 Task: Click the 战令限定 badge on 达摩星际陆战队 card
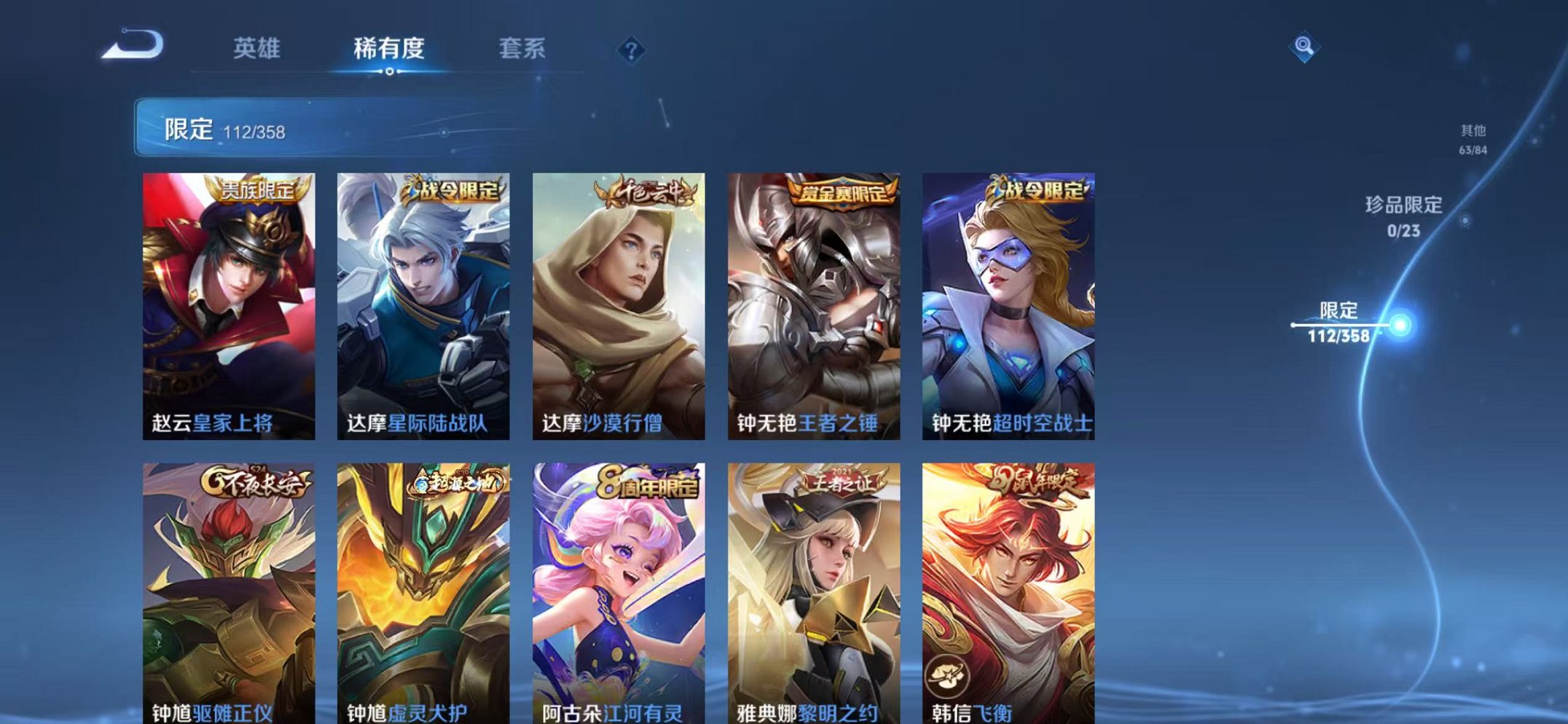458,188
